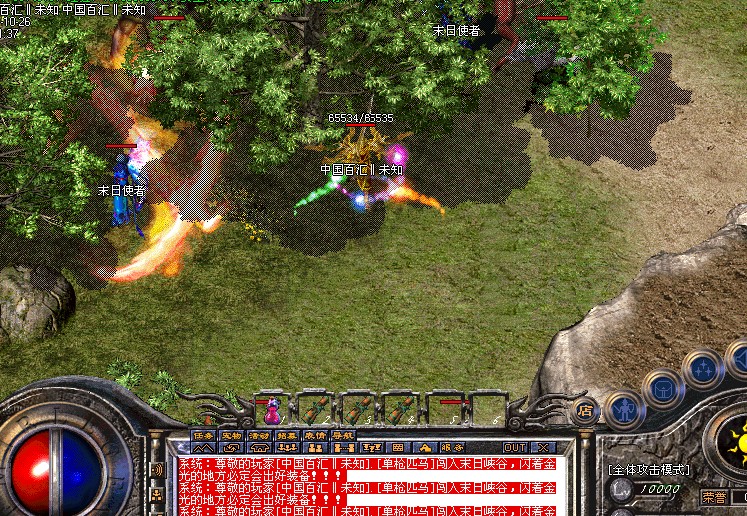The width and height of the screenshot is (747, 516).
Task: Open the bag inventory round button
Action: pyautogui.click(x=662, y=387)
